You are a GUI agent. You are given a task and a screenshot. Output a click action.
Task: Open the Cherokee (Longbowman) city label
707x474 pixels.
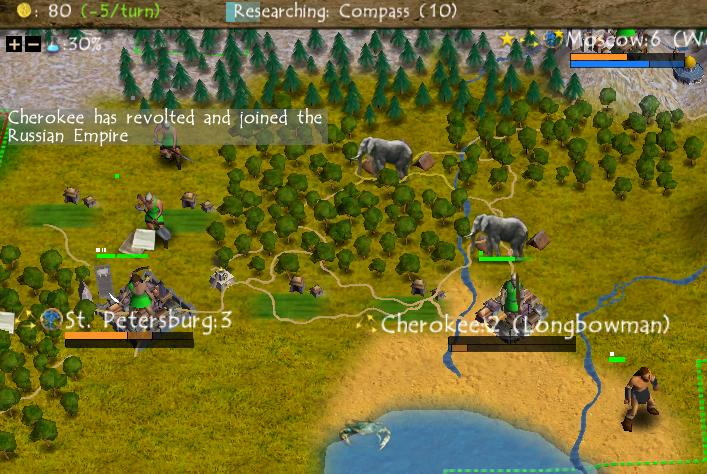(526, 325)
